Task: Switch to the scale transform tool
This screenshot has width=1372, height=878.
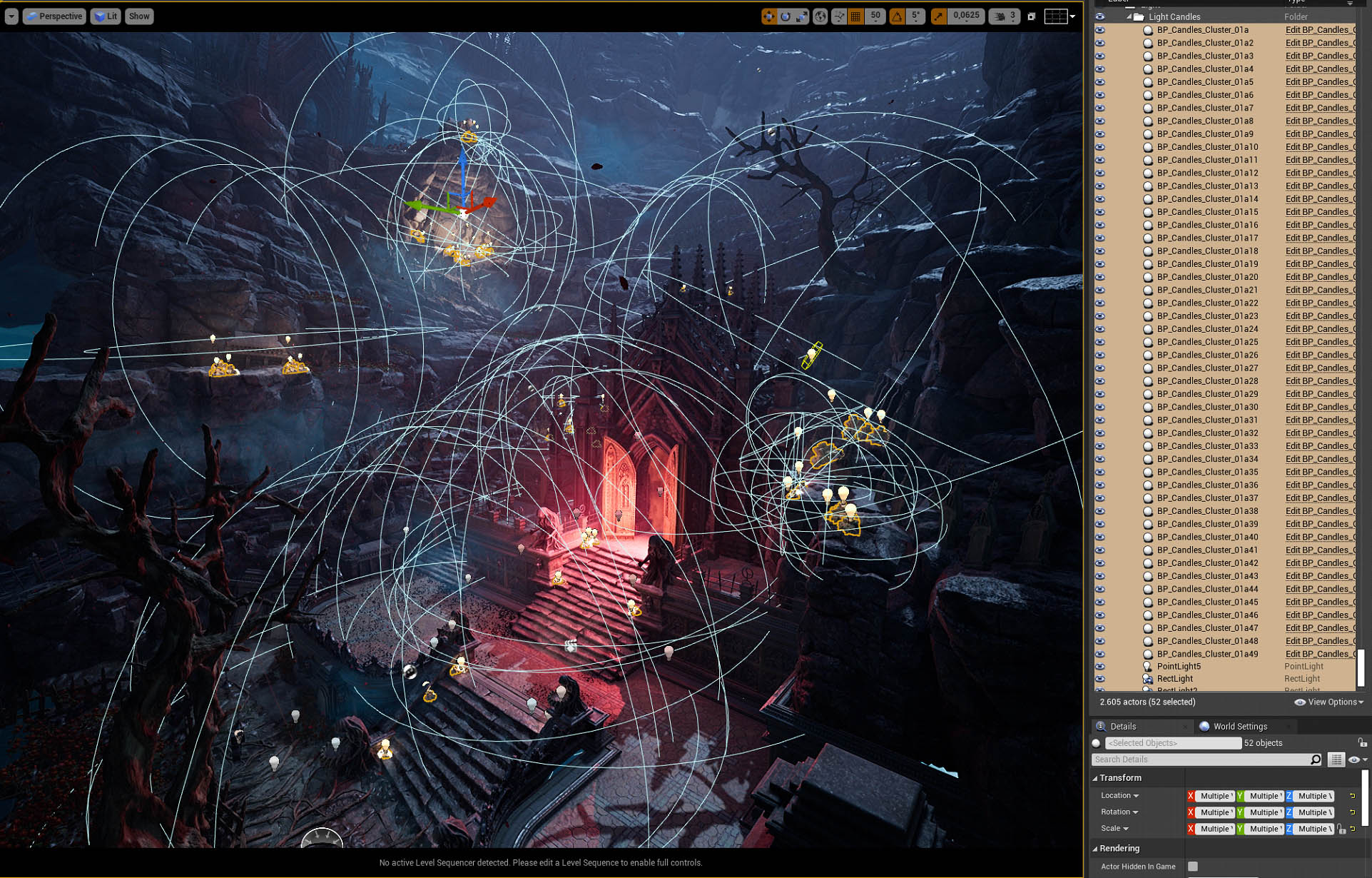Action: pos(802,16)
